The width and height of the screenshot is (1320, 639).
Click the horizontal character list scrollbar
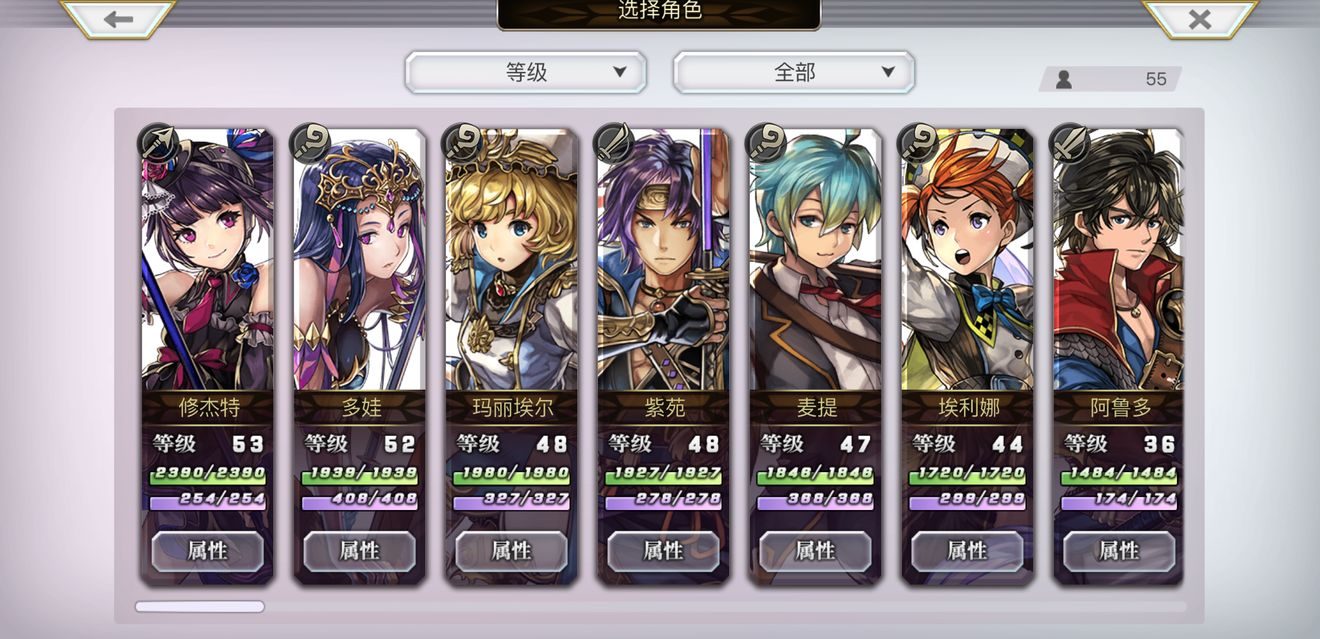coord(200,606)
